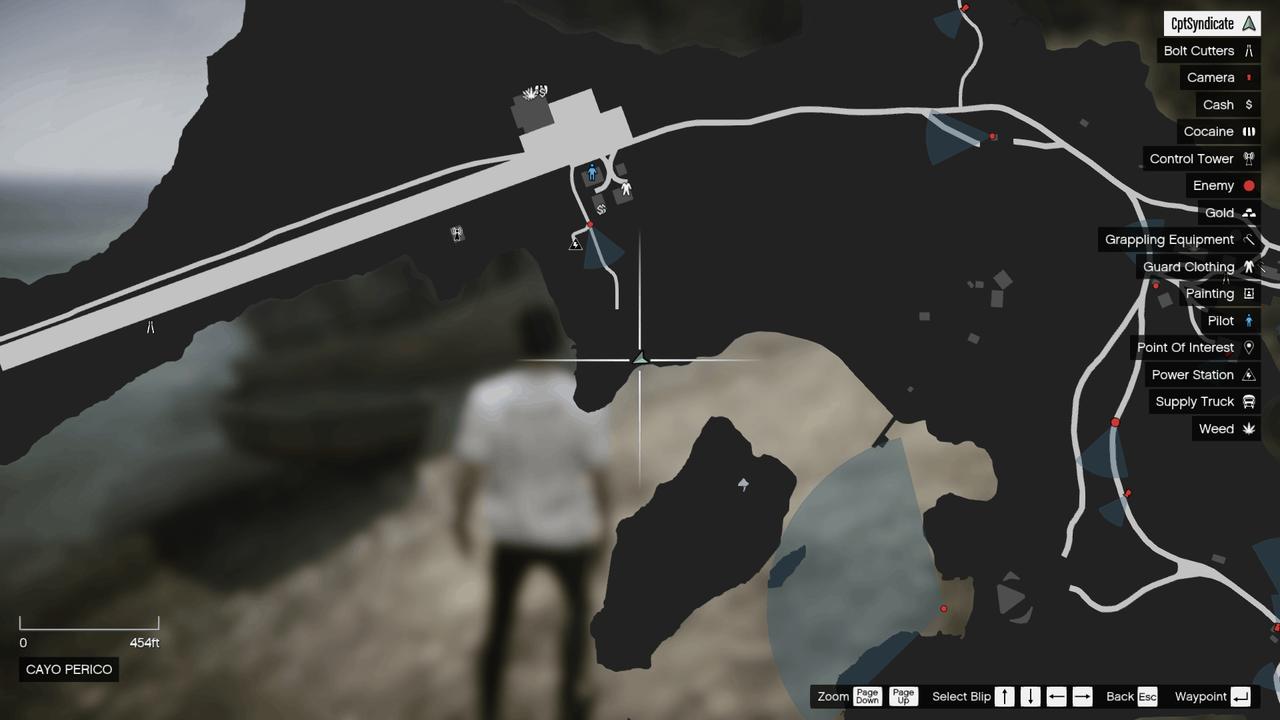Select the Gold legend icon
Image resolution: width=1280 pixels, height=720 pixels.
tap(1249, 212)
